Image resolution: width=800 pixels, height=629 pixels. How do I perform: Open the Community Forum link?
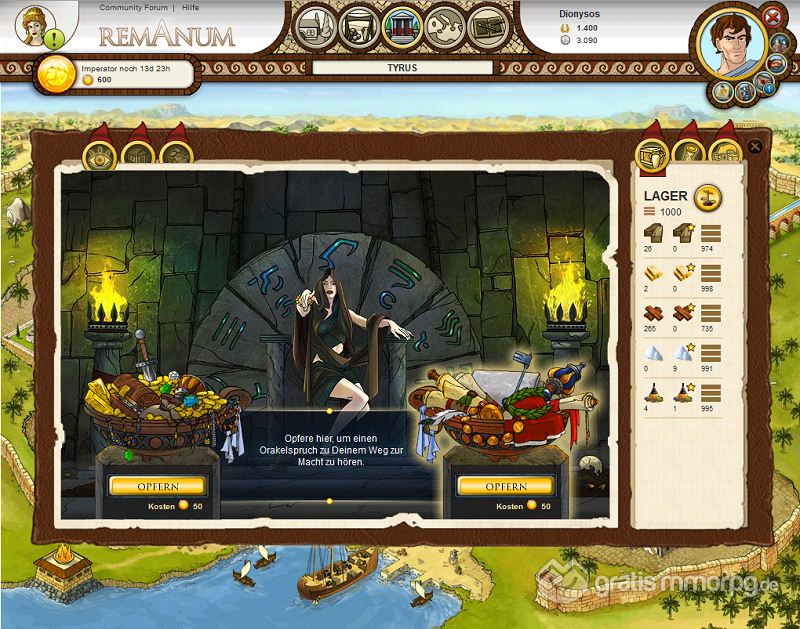(134, 7)
